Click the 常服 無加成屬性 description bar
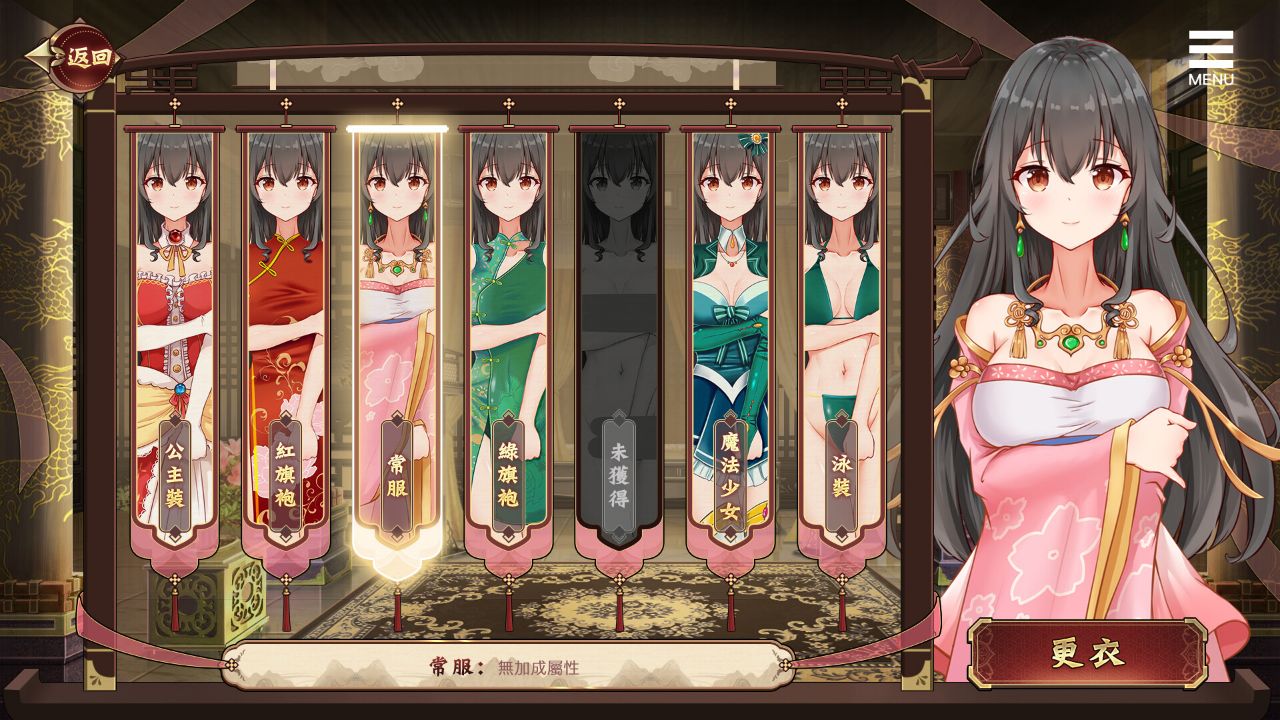The height and width of the screenshot is (720, 1280). [x=510, y=667]
